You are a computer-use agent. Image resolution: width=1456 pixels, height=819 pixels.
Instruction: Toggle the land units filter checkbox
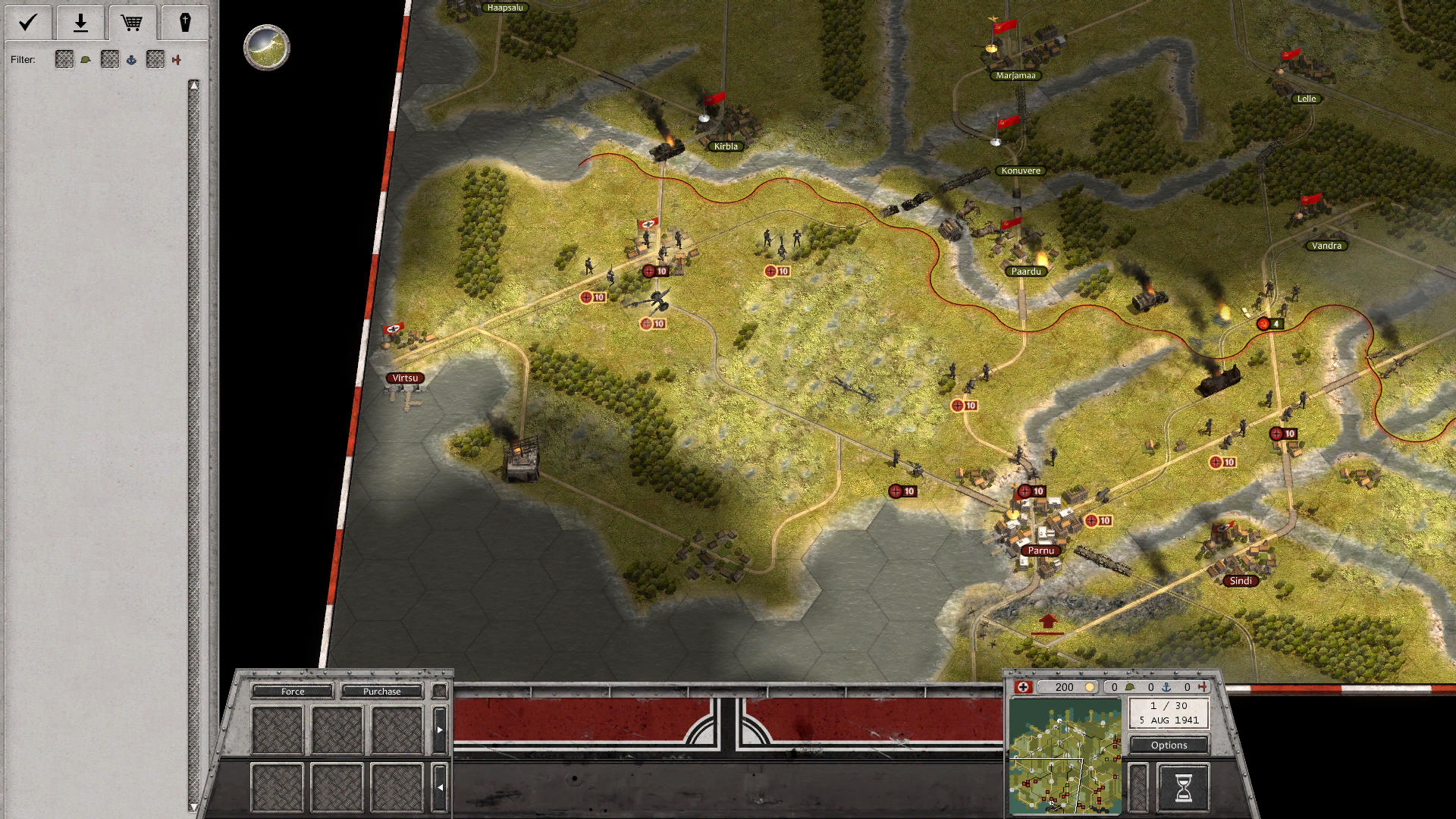pos(64,59)
